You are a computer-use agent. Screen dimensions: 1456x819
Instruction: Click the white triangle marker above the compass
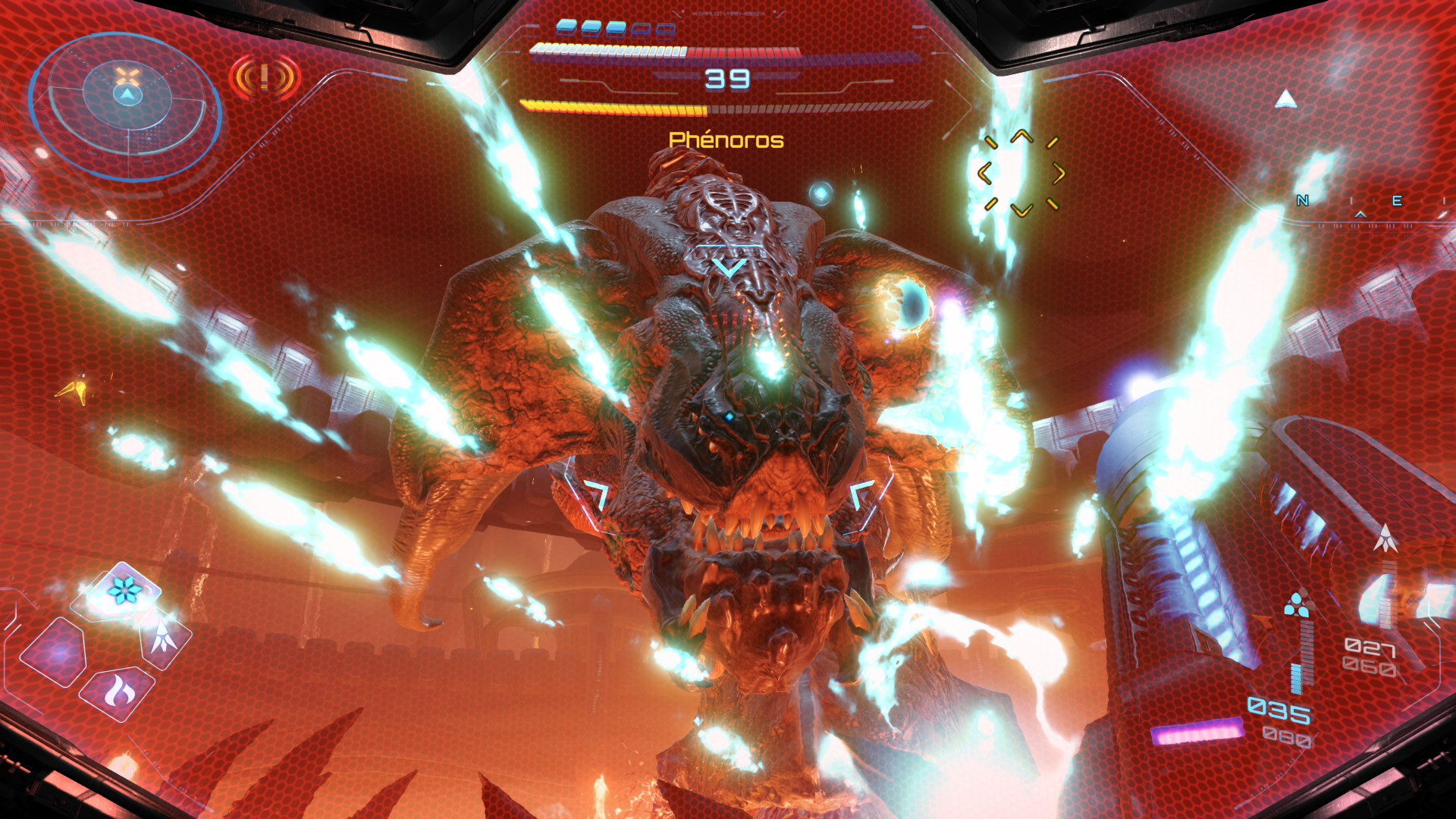coord(1285,99)
